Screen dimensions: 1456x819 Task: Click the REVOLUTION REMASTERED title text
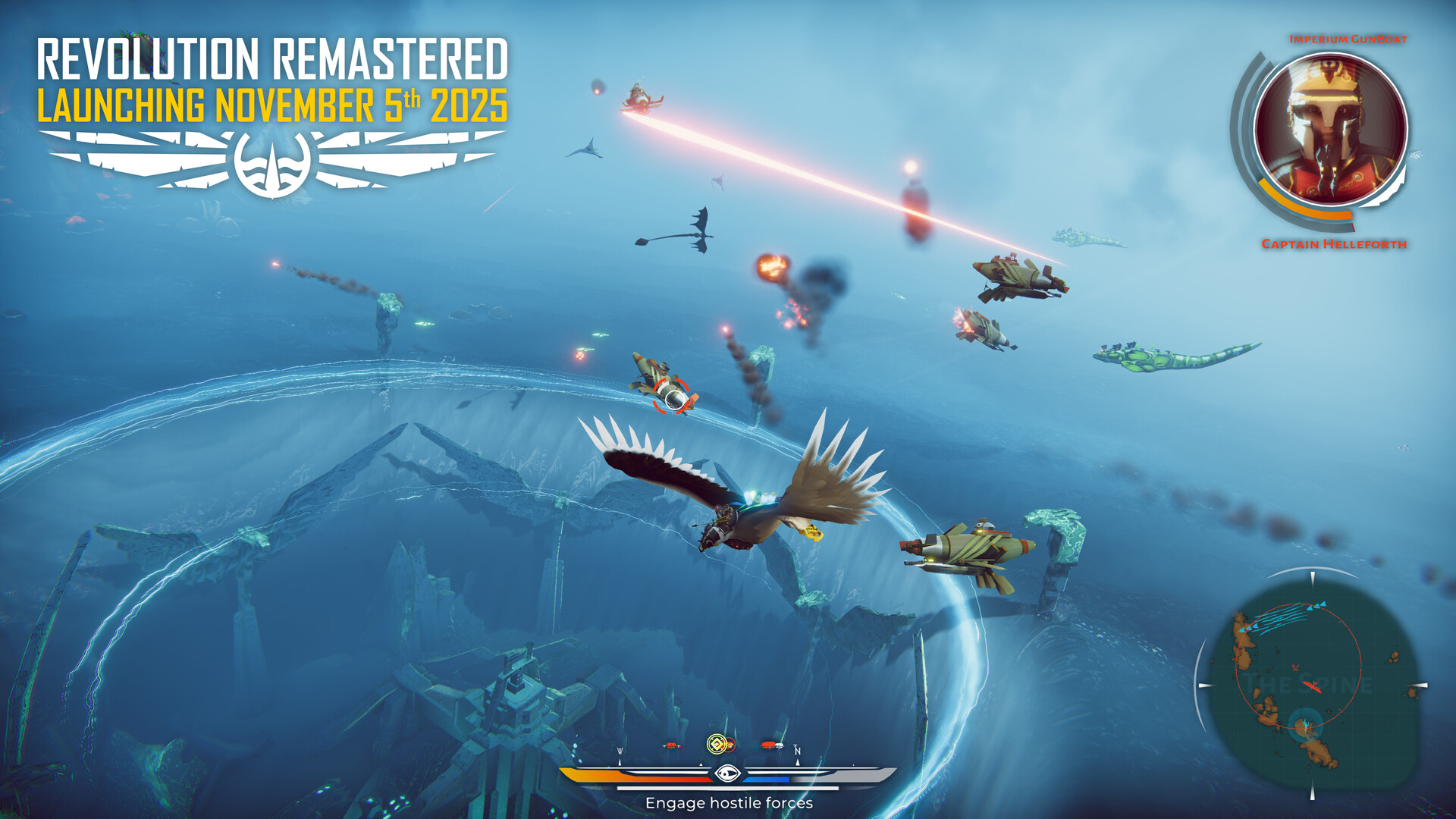[275, 56]
